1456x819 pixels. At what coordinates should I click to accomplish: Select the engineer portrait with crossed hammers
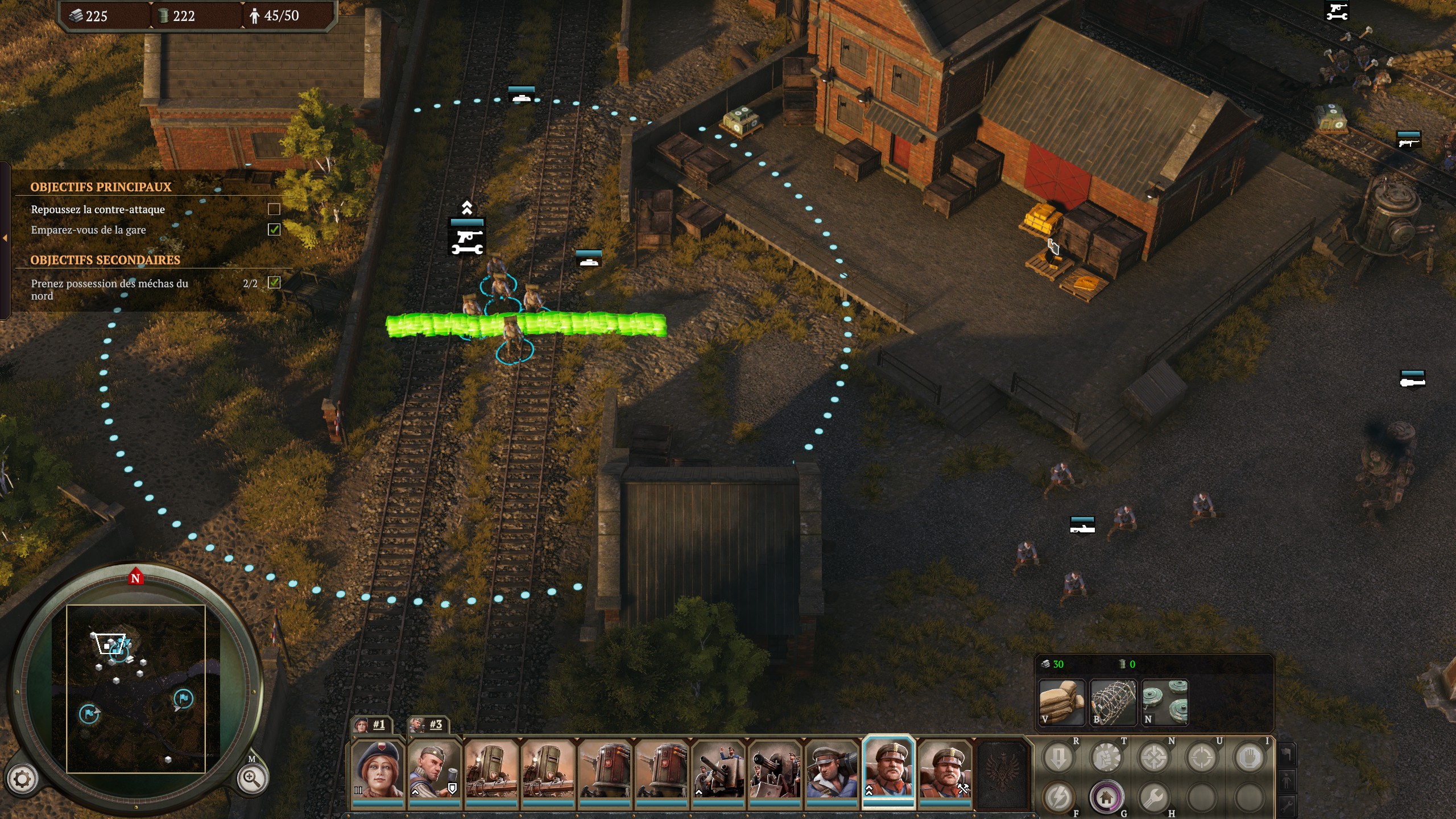(x=945, y=769)
